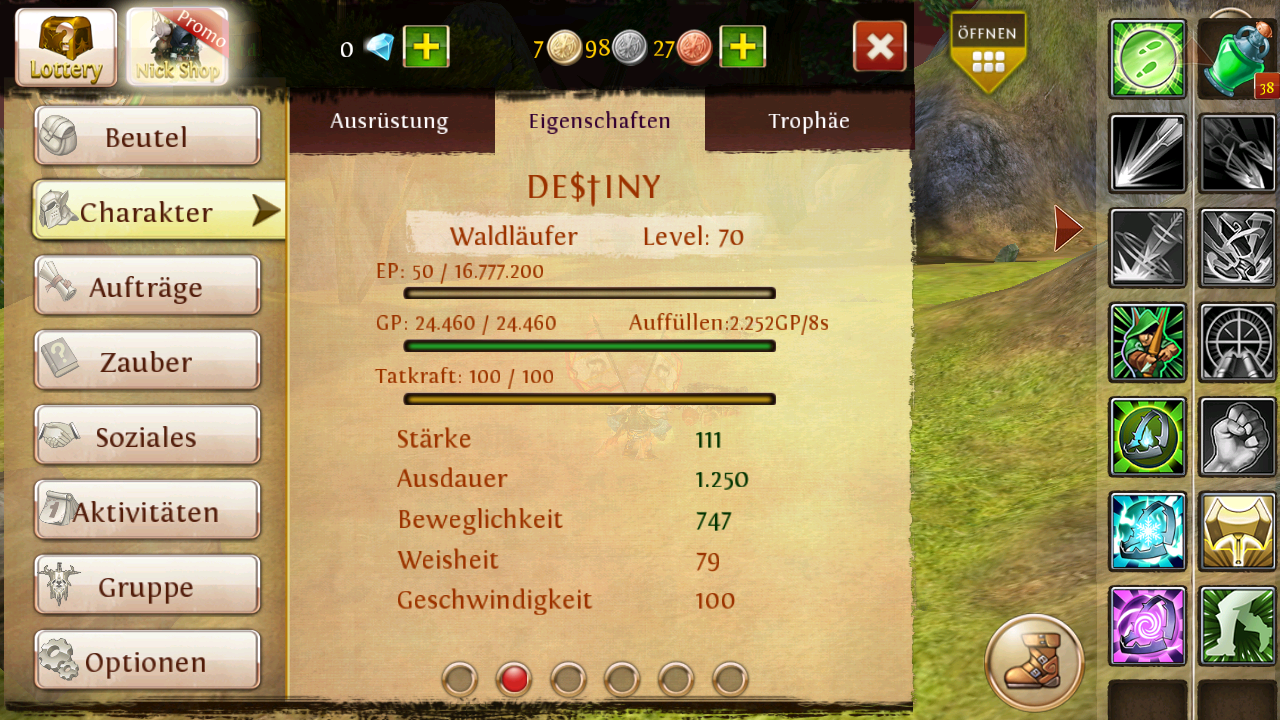Open the Optionen settings
1280x720 pixels.
coord(147,661)
